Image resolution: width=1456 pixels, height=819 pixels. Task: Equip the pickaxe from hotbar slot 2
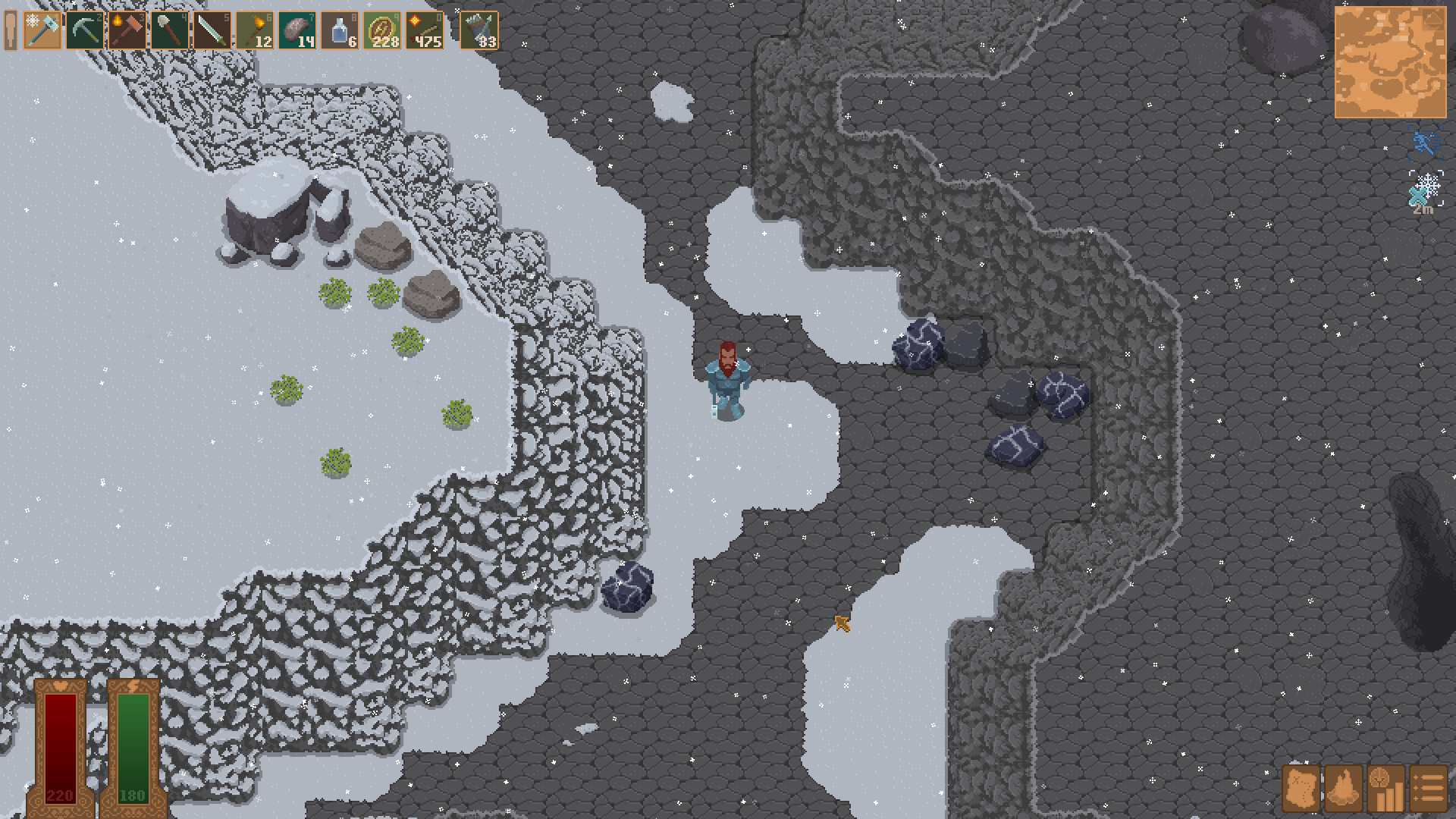click(83, 30)
